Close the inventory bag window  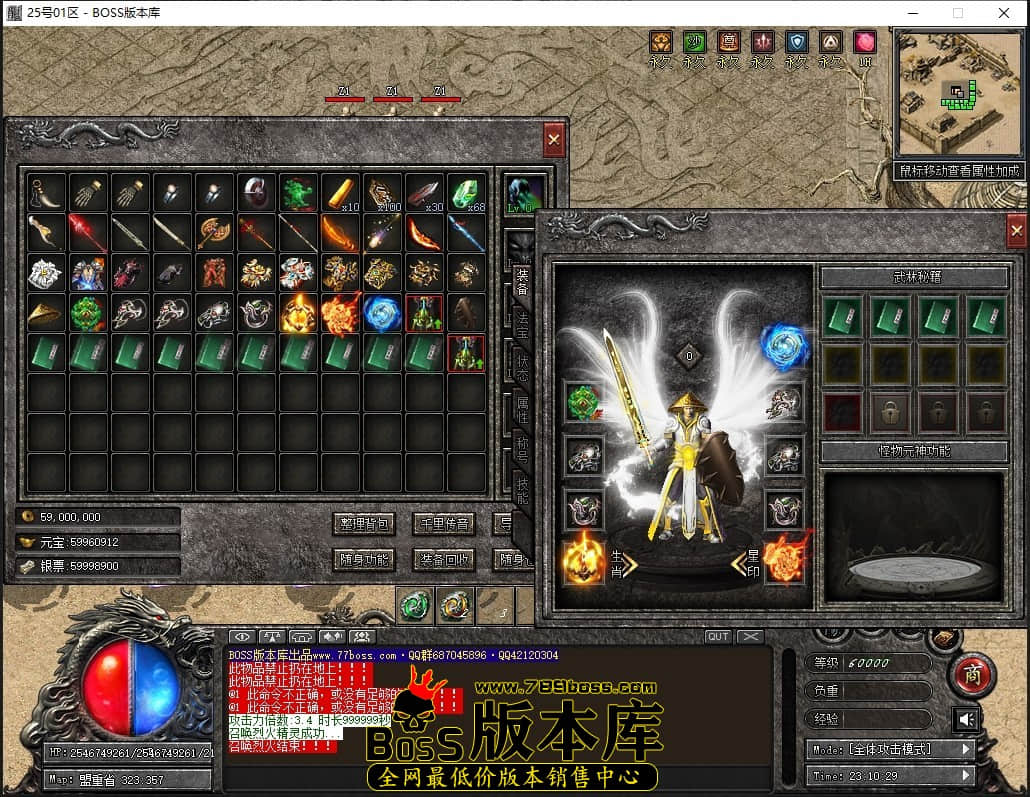click(554, 140)
